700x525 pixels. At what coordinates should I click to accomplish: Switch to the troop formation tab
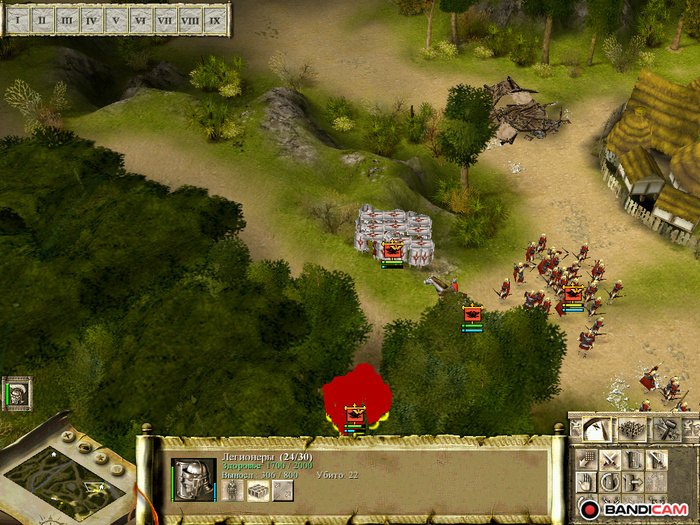pyautogui.click(x=632, y=430)
